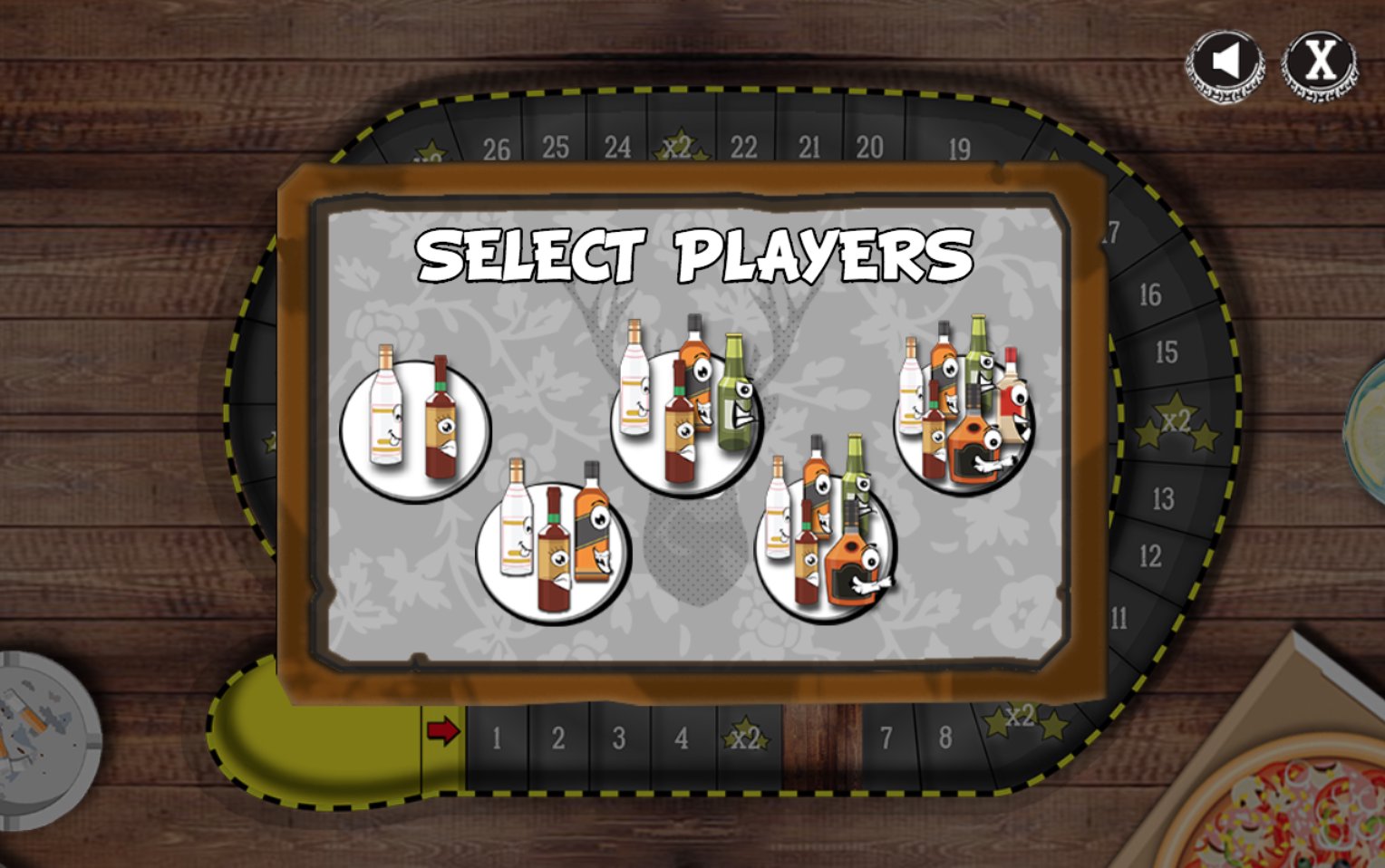The height and width of the screenshot is (868, 1385).
Task: Click the Select Players heading text
Action: tap(696, 256)
